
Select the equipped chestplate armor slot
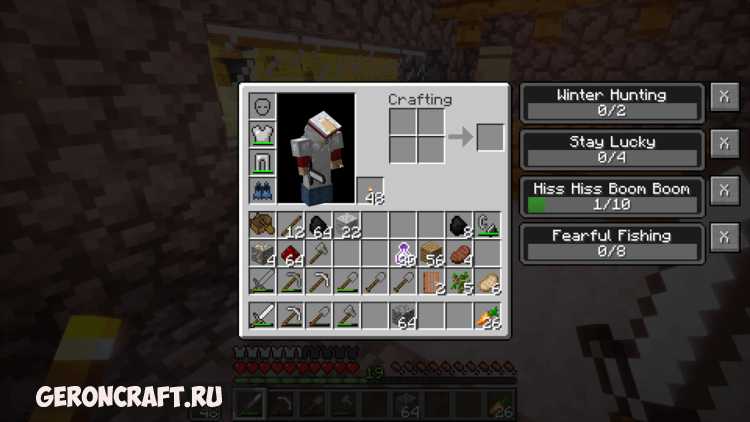coord(262,134)
